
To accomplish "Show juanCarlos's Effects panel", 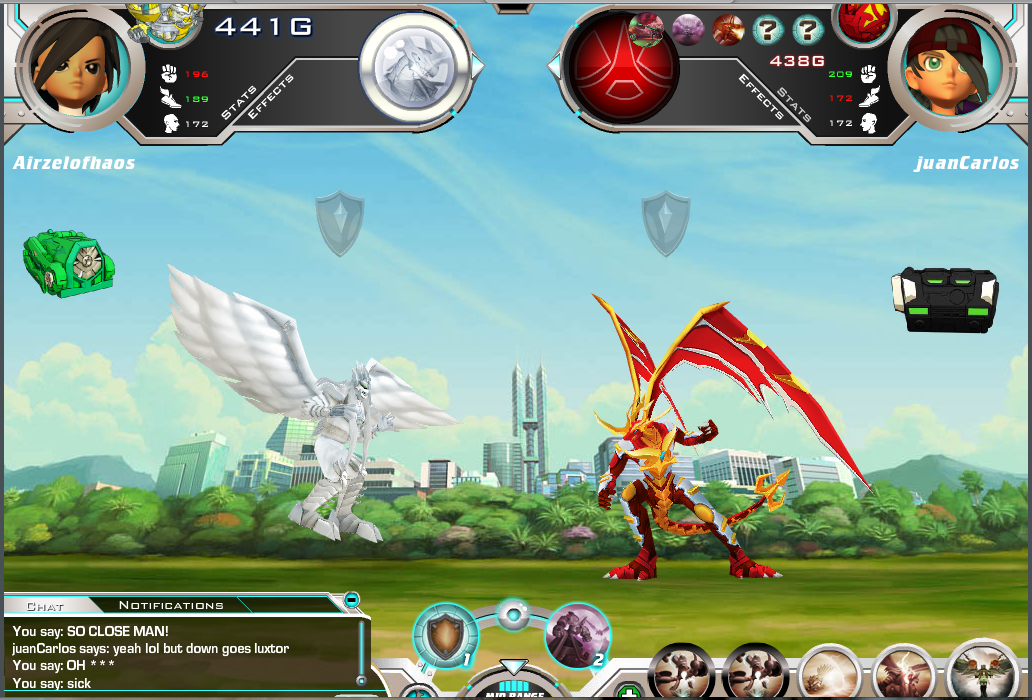I will 763,97.
